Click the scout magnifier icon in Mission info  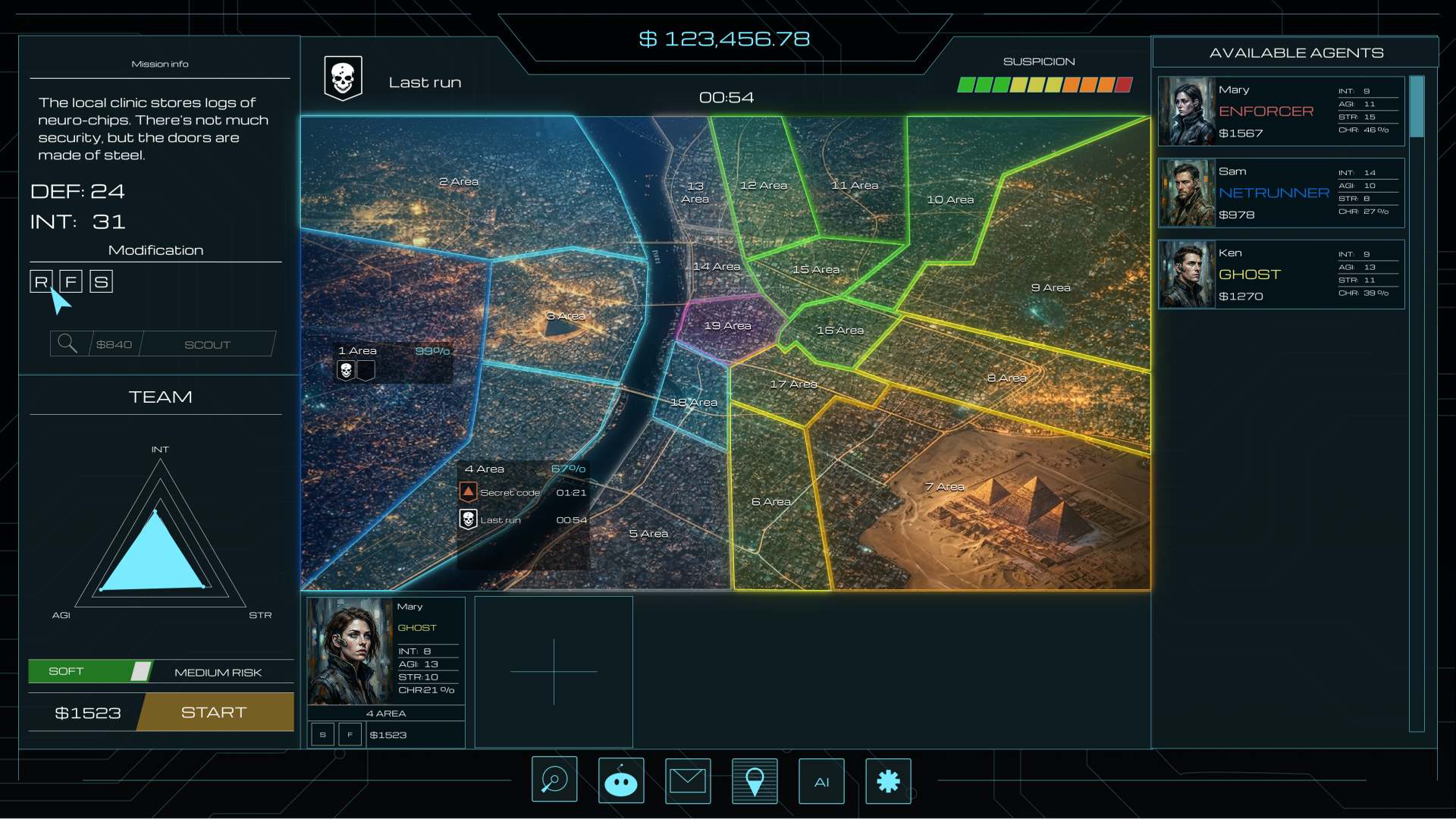[67, 344]
